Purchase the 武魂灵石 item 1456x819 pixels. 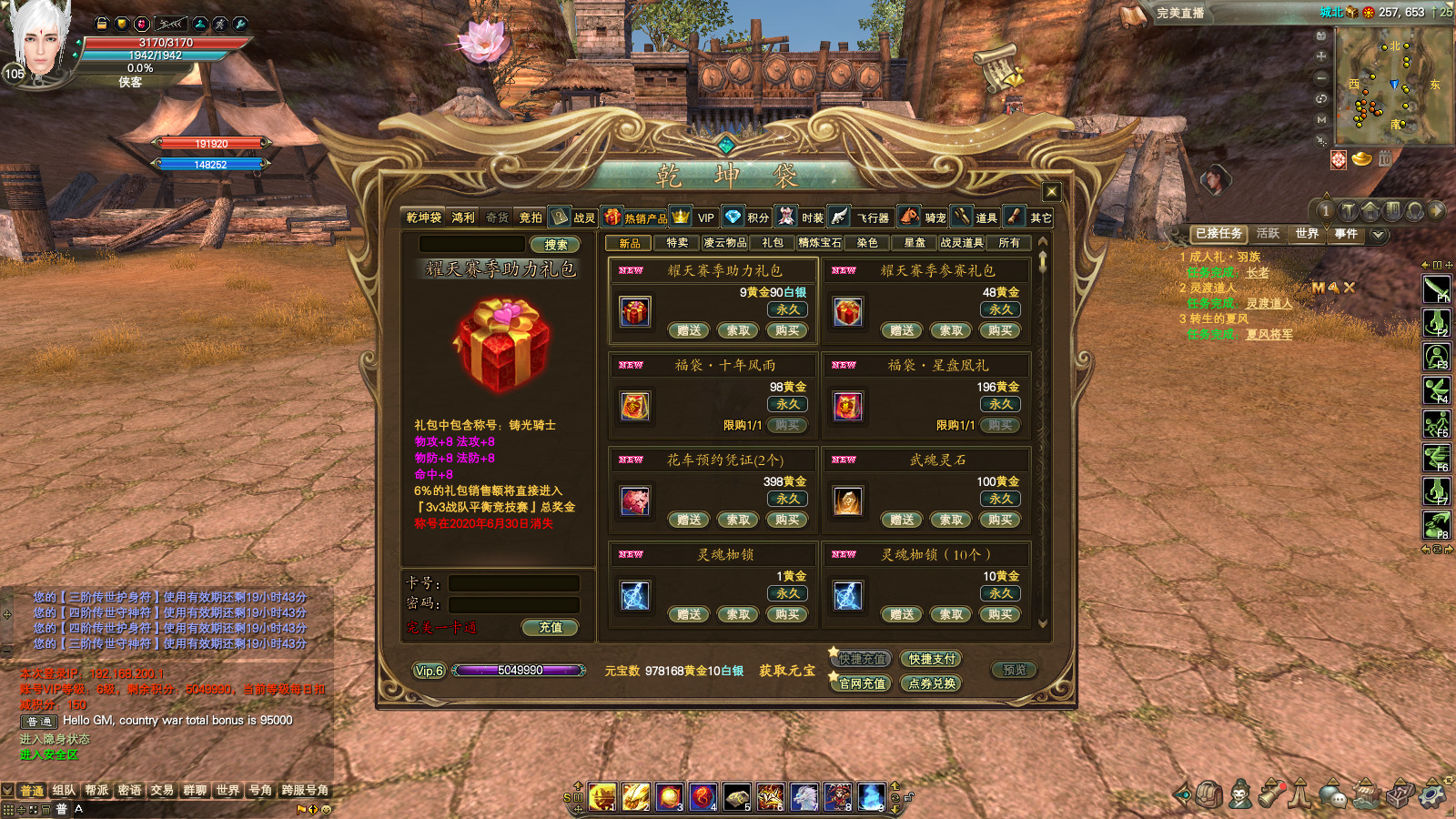[x=1000, y=520]
